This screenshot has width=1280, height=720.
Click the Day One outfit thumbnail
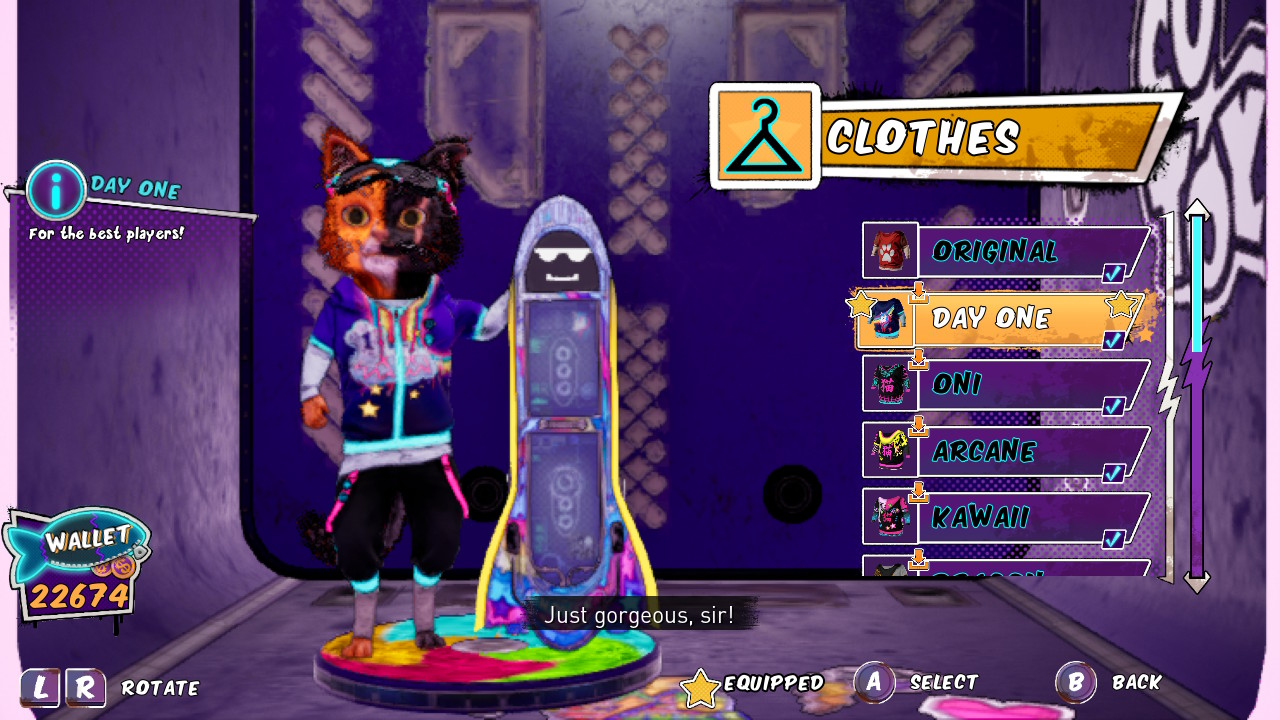click(x=890, y=318)
